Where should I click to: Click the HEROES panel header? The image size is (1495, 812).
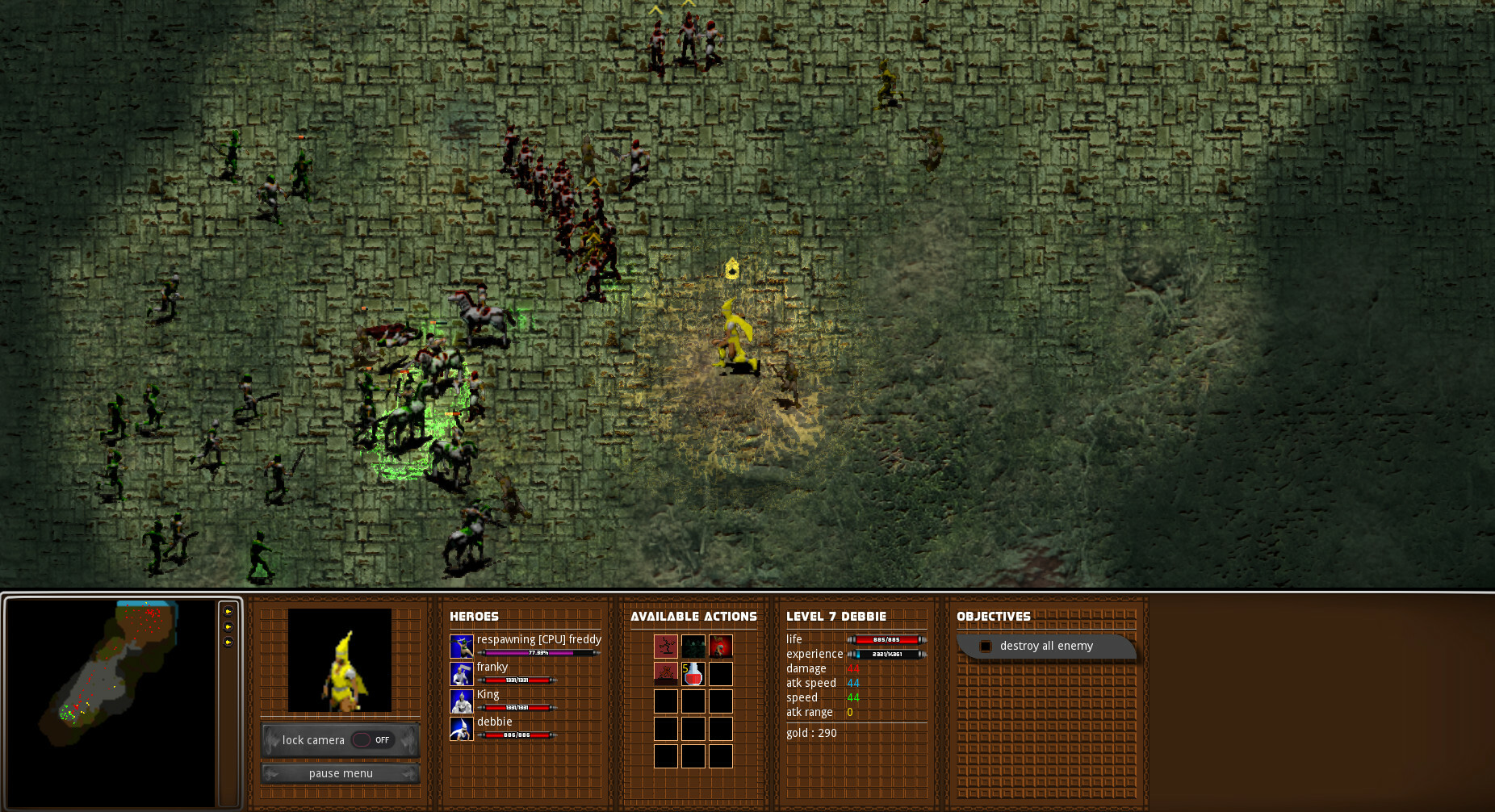[x=475, y=616]
